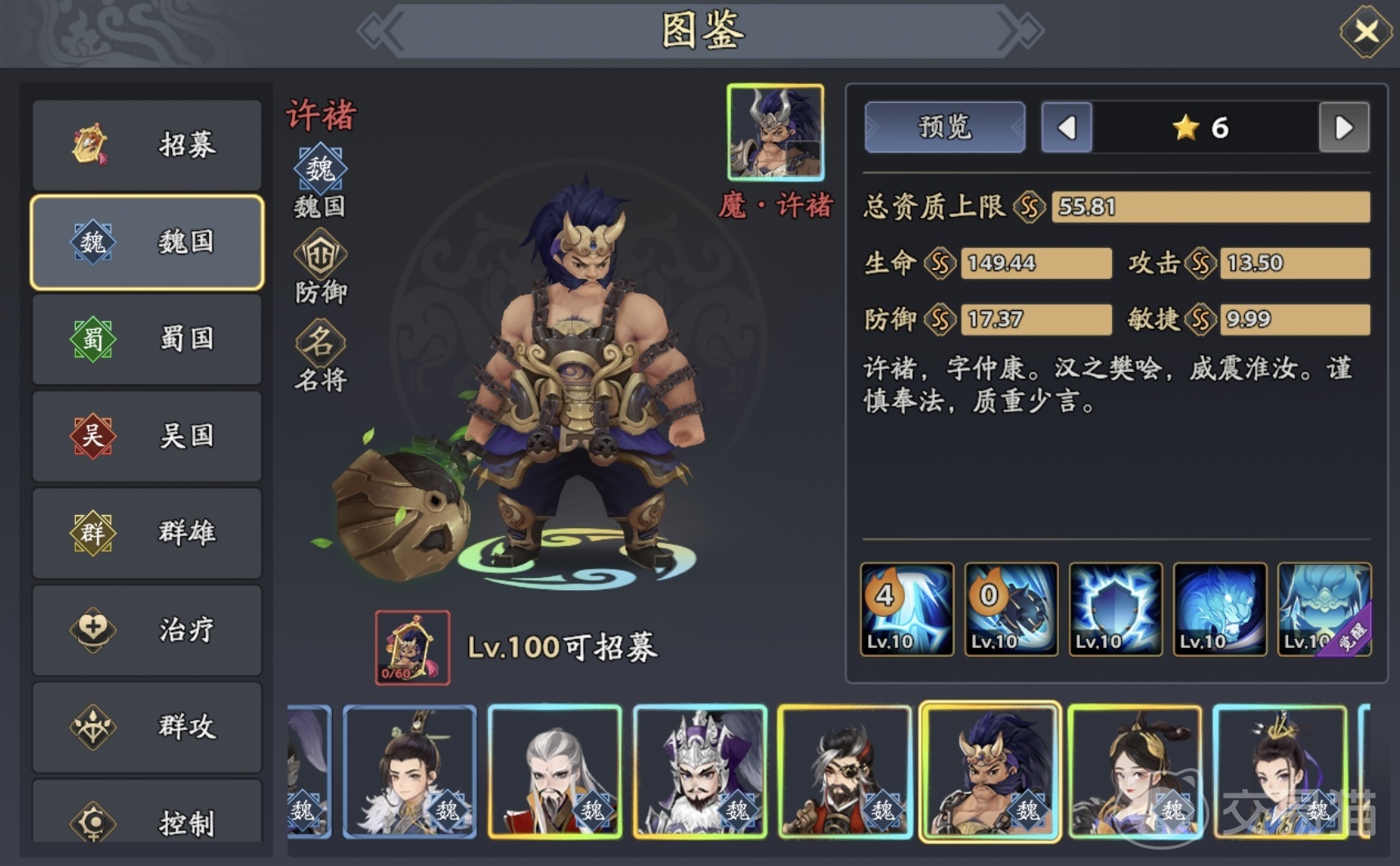The width and height of the screenshot is (1400, 866).
Task: Switch to the 招募 category tab
Action: point(147,144)
